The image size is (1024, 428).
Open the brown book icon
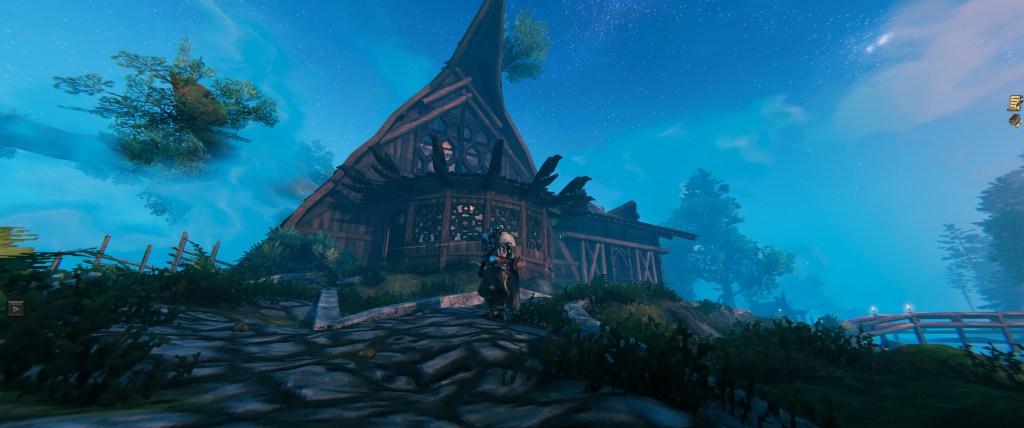coord(1014,120)
